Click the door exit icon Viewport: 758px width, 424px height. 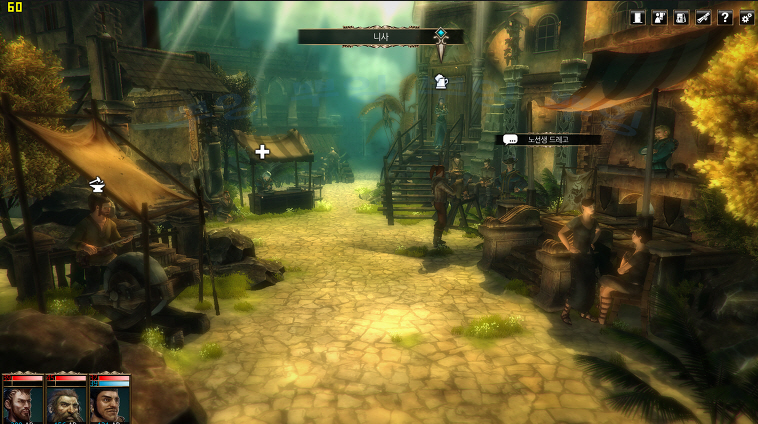click(x=637, y=17)
